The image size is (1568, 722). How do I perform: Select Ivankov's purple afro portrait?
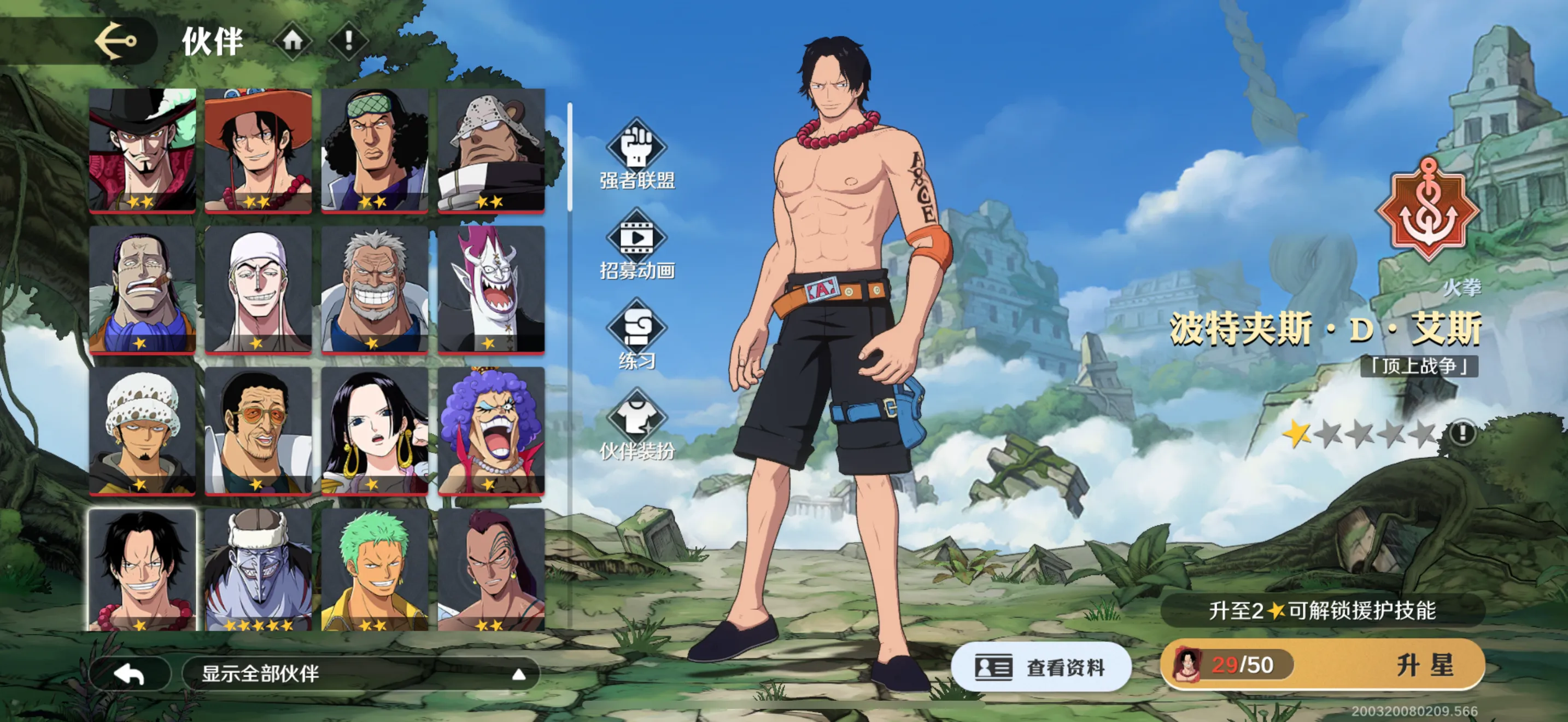490,430
